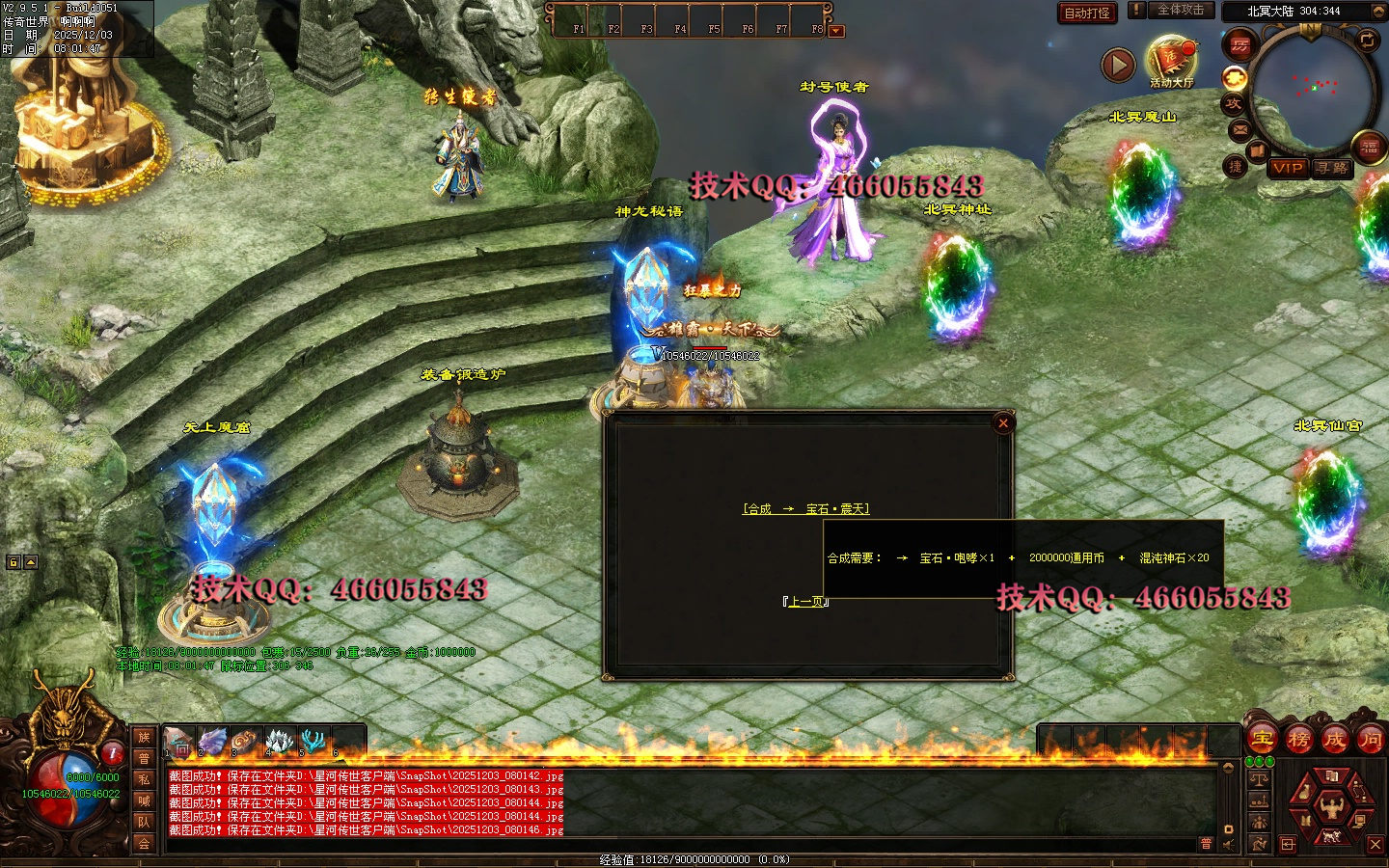Screen dimensions: 1389x868
Task: Select the 全体攻击 attack mode button
Action: pyautogui.click(x=1180, y=11)
